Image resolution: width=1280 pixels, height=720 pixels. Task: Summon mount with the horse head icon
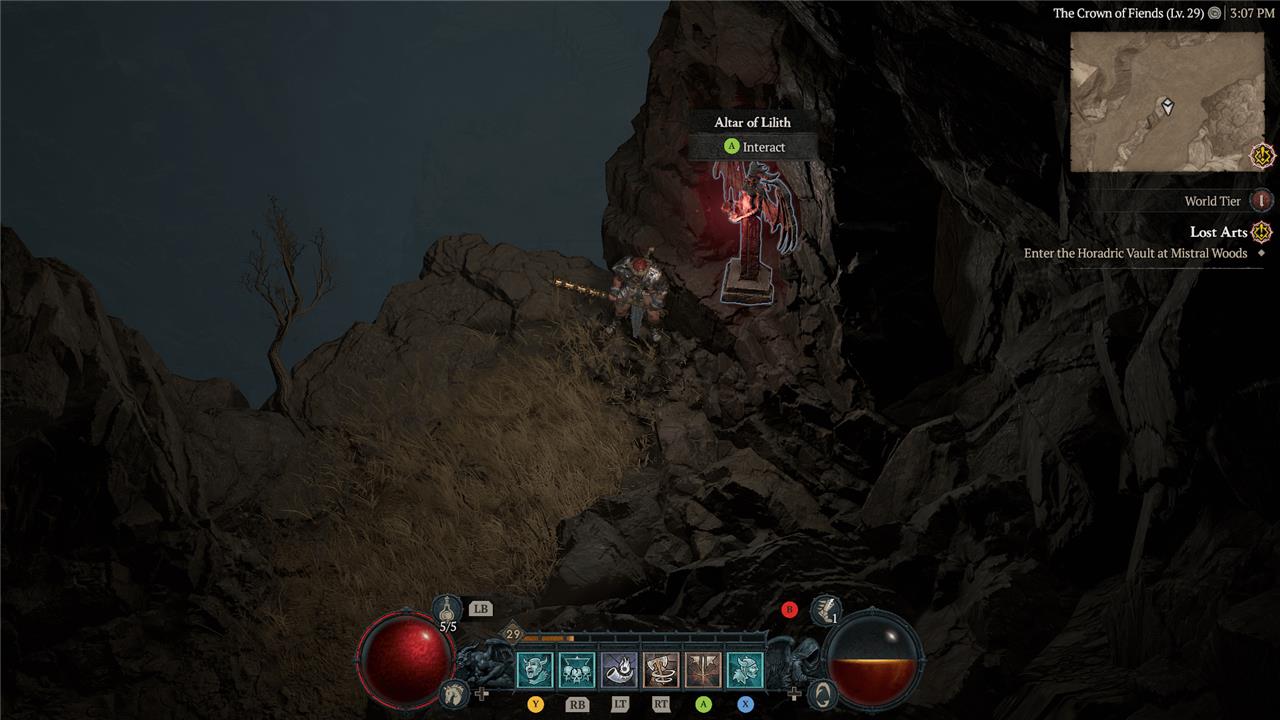pos(453,692)
